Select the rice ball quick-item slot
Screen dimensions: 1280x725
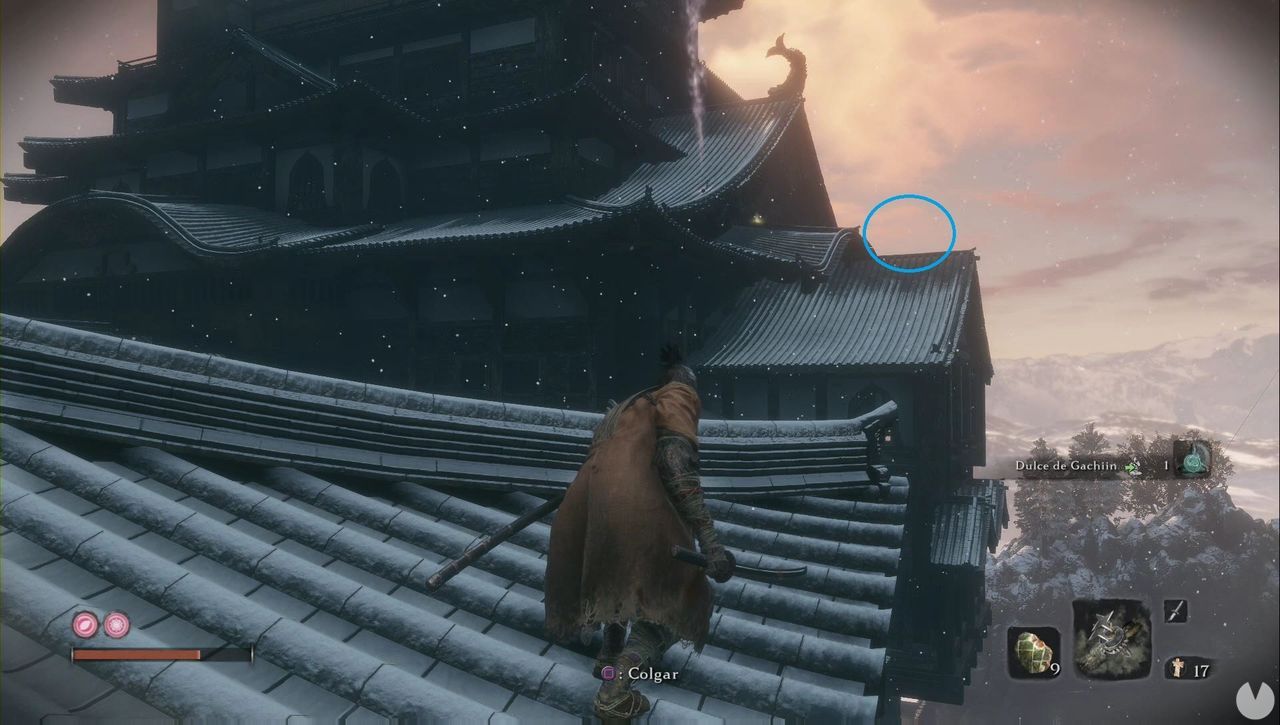coord(1034,650)
